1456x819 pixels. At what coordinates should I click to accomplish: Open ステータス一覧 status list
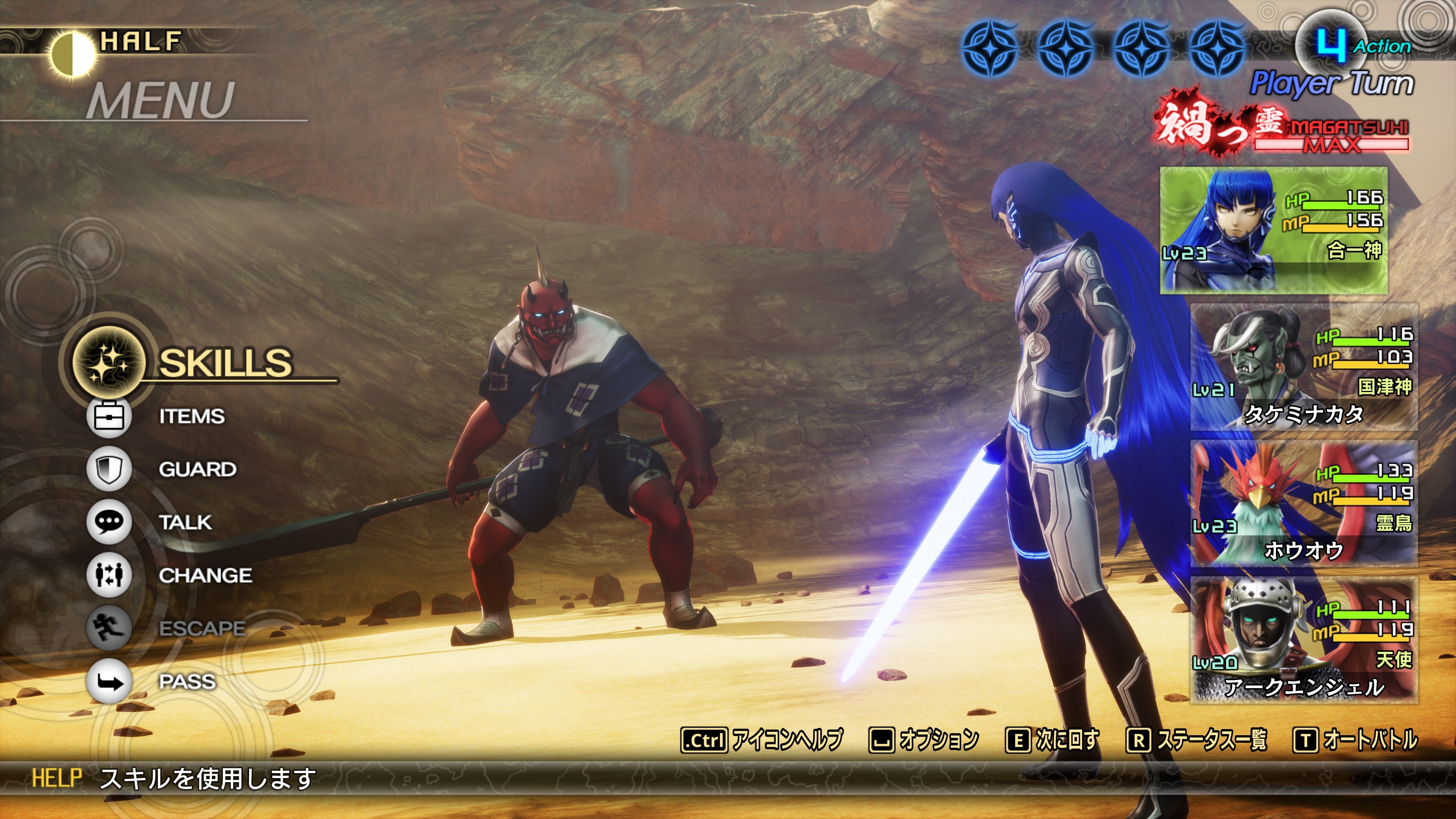point(1197,739)
